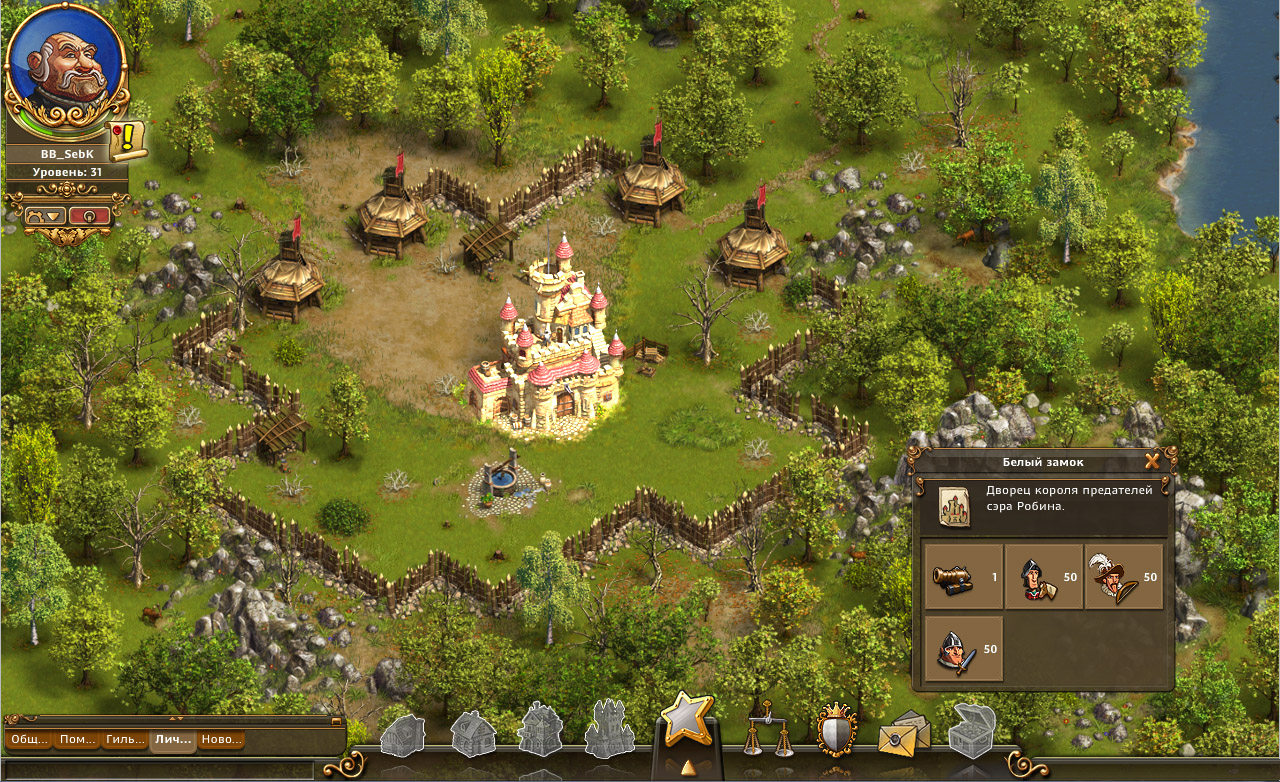Click the chat message input field
Screen dimensions: 1280x782
coord(160,770)
